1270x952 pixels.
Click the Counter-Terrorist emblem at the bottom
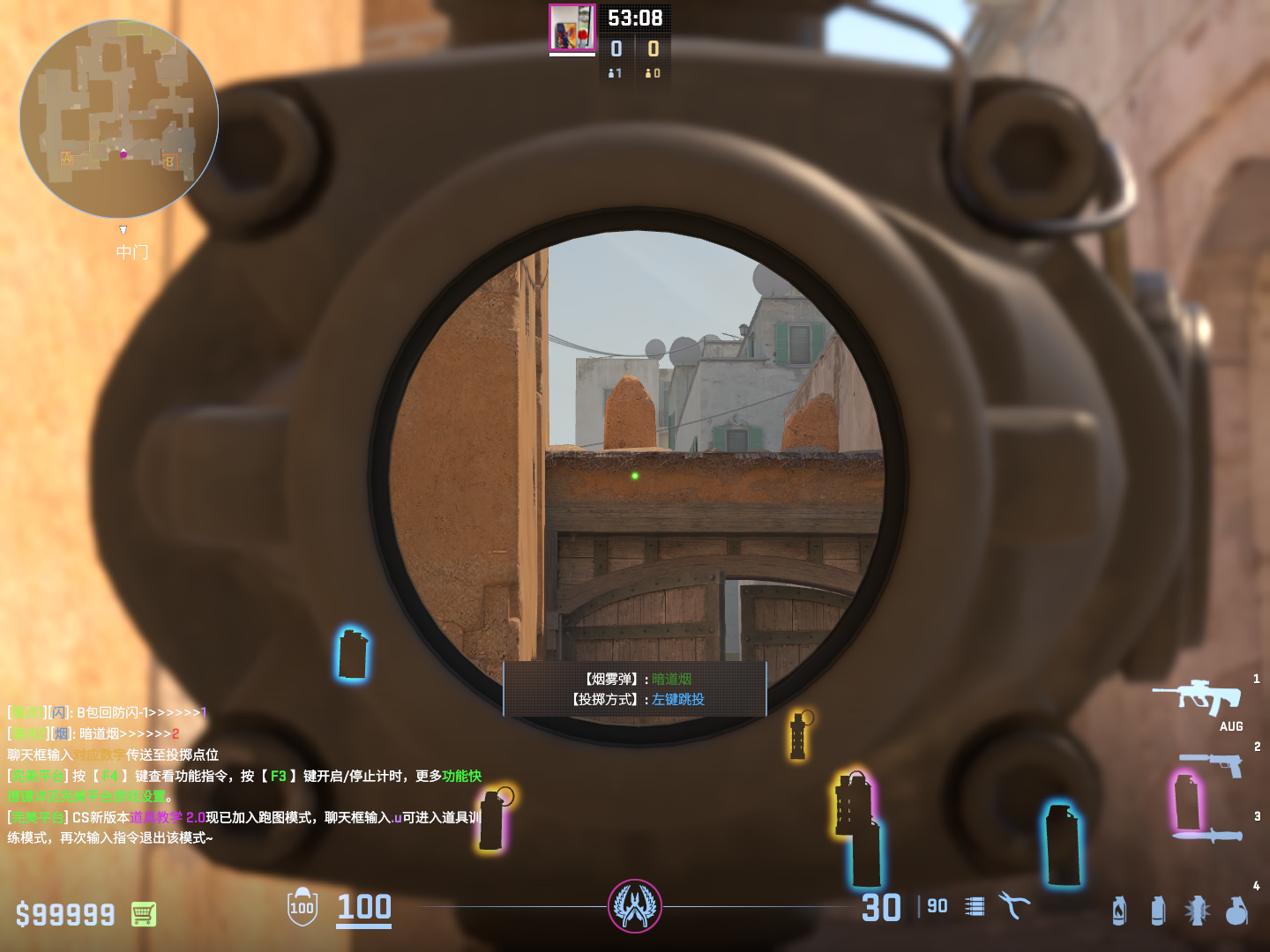635,905
